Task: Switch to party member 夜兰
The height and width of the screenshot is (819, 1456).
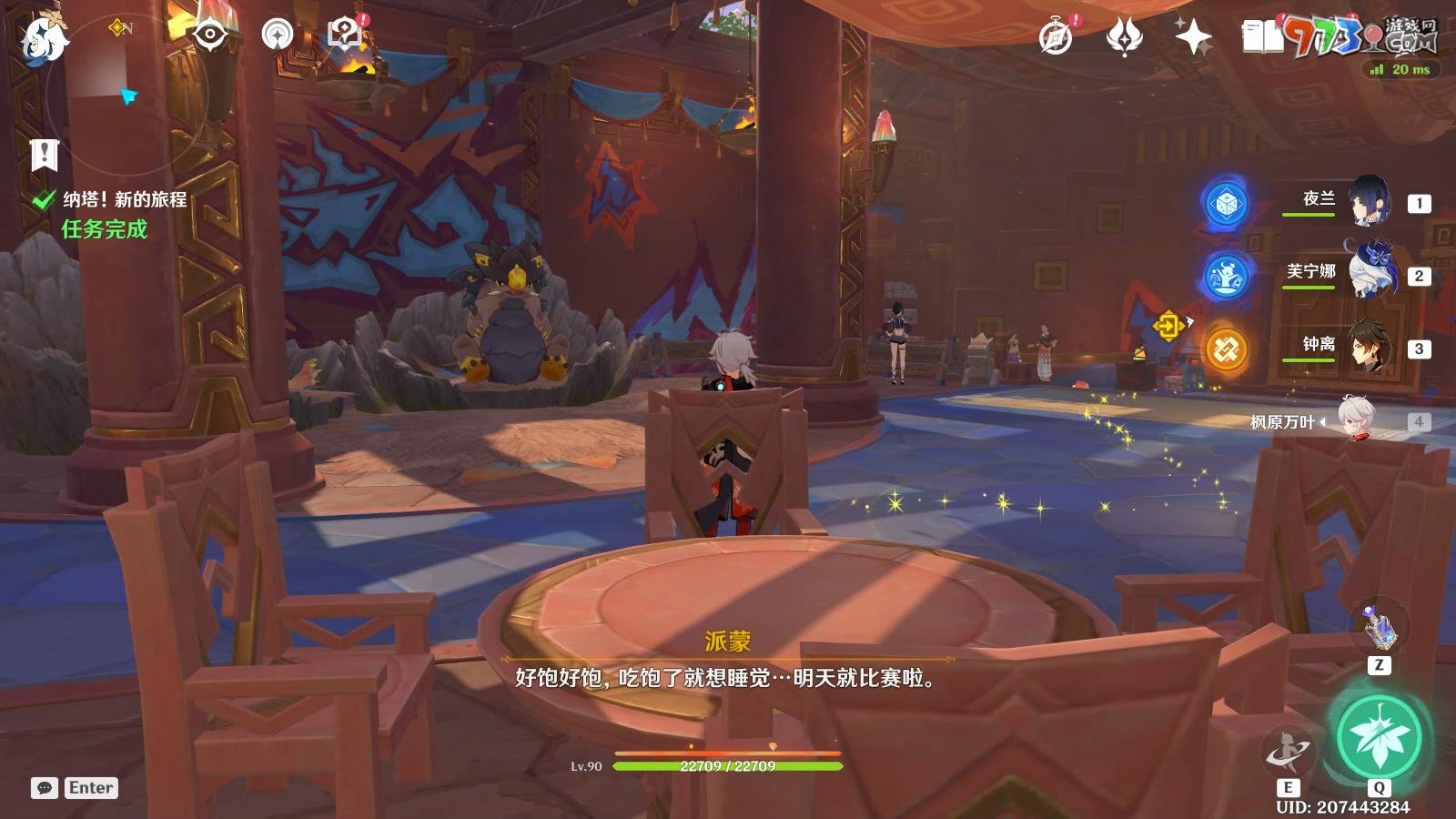Action: pyautogui.click(x=1368, y=201)
